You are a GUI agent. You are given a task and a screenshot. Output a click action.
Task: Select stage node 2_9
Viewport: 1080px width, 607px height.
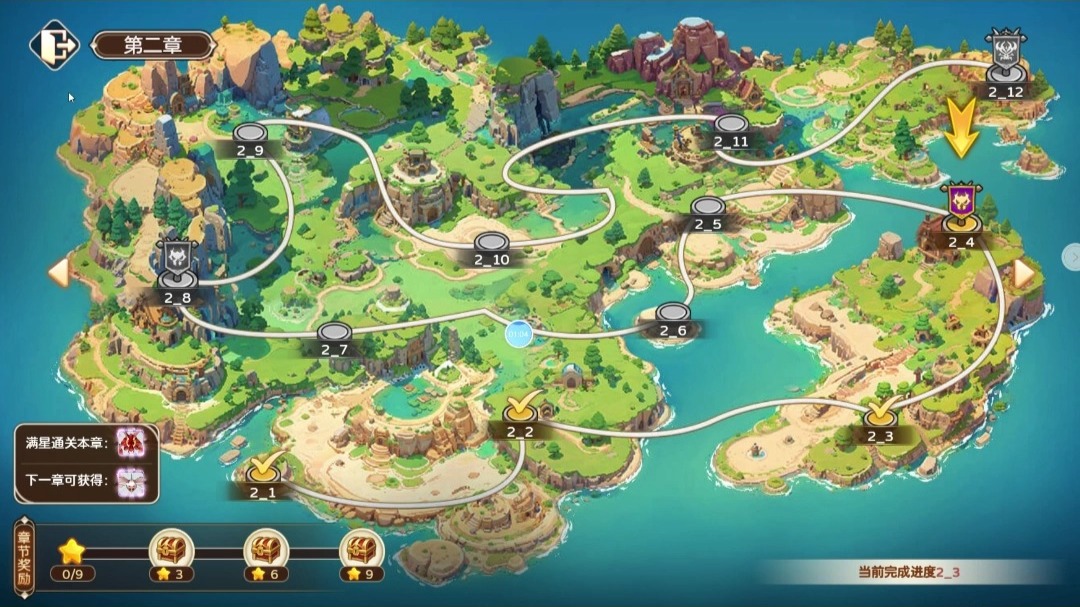[x=249, y=135]
